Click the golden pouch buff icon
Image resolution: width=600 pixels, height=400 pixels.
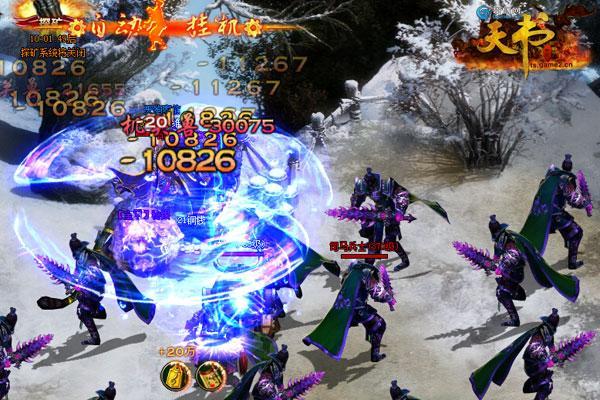click(x=174, y=375)
